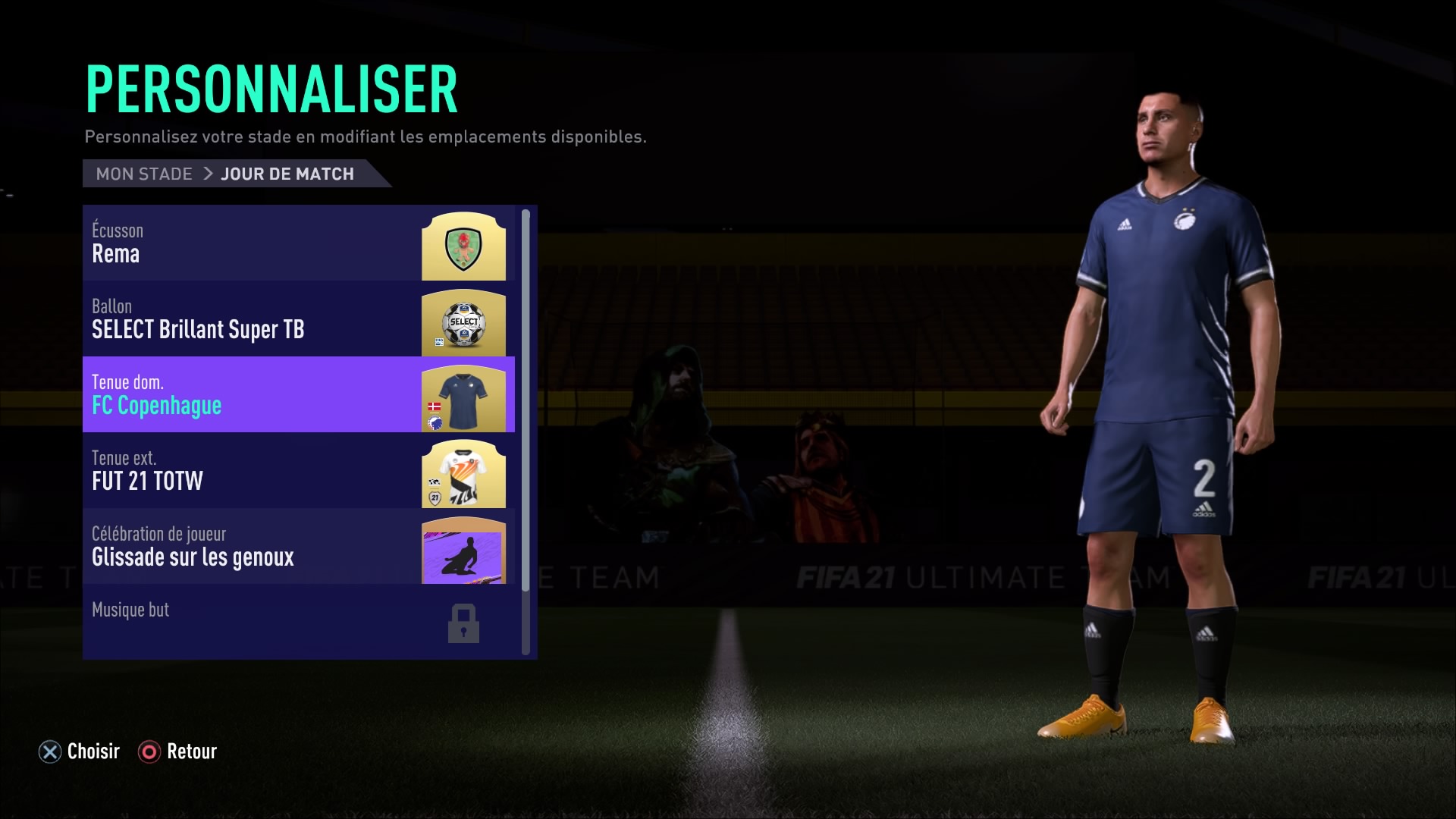
Task: Switch to the MON STADE breadcrumb tab
Action: pos(143,174)
